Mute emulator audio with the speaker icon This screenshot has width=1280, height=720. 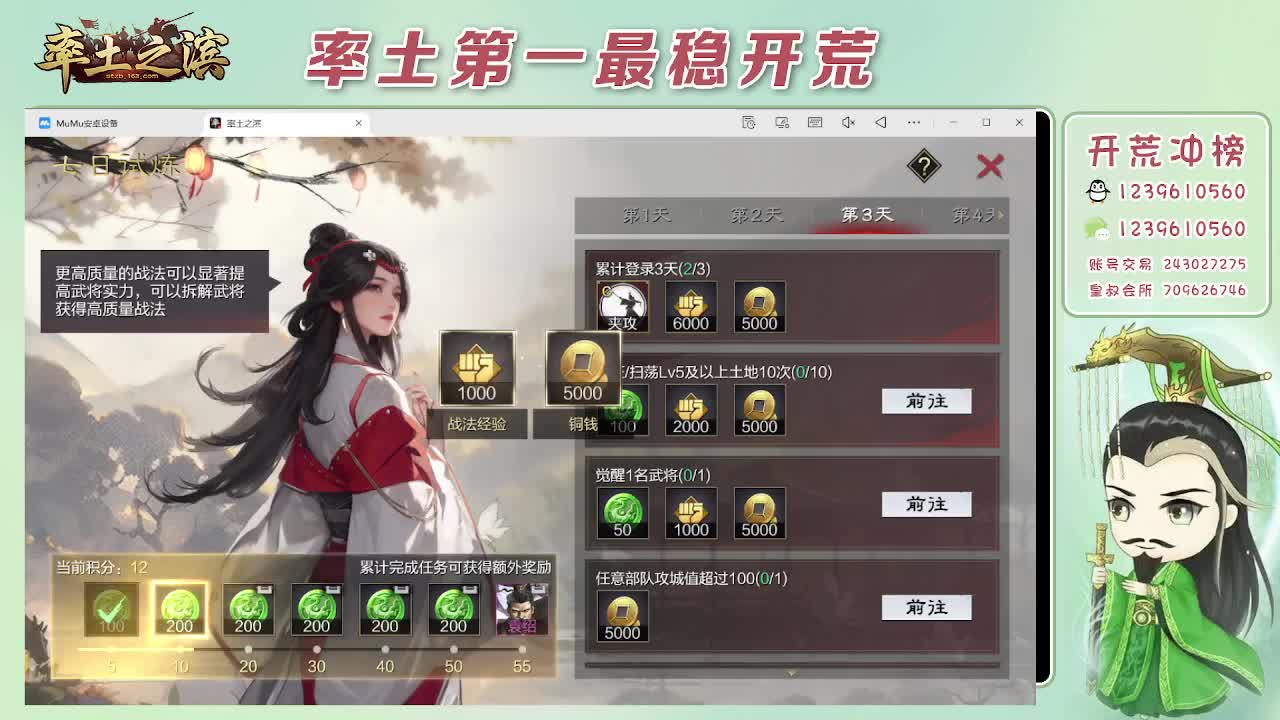coord(848,122)
